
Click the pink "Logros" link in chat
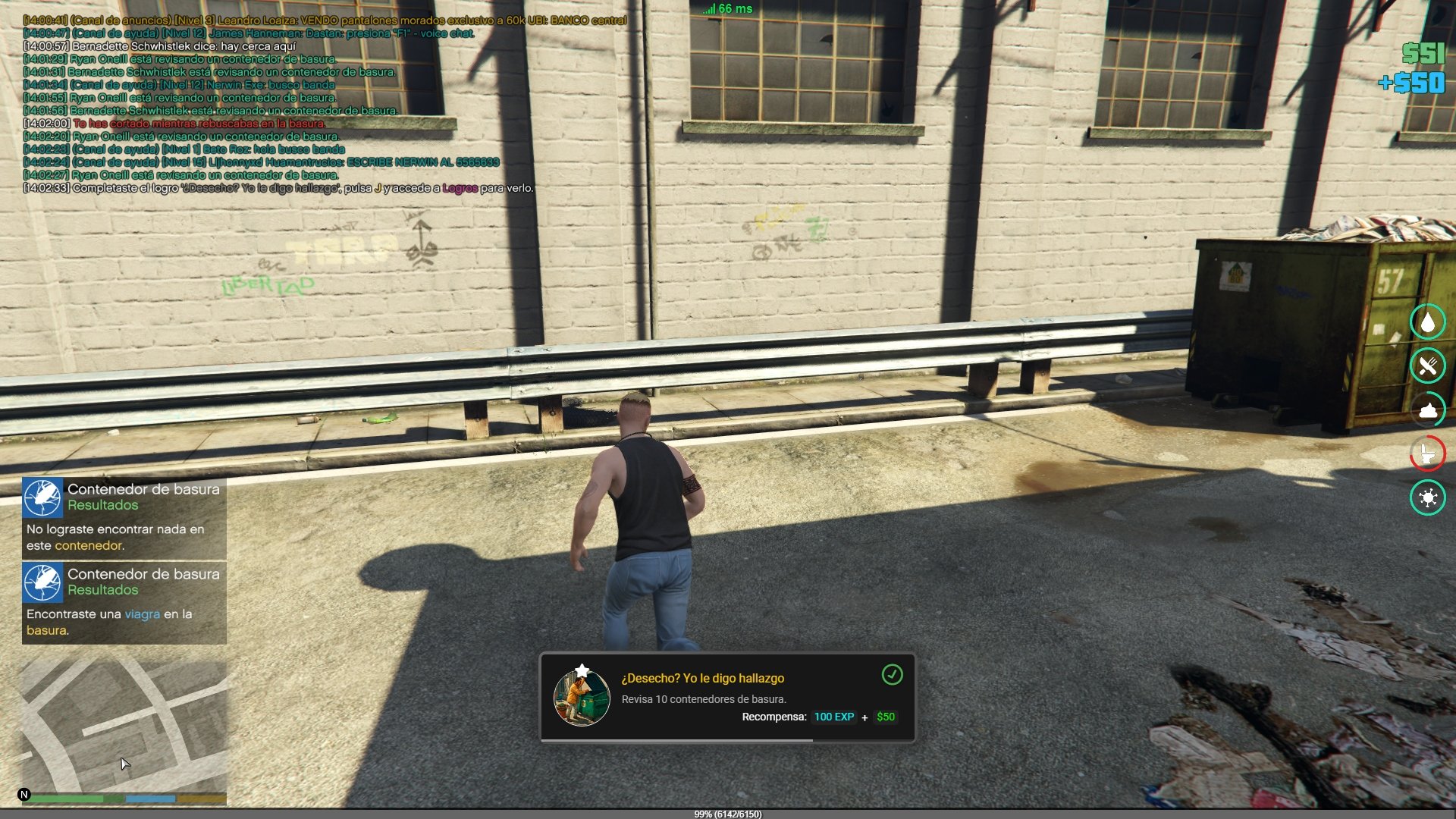[460, 188]
